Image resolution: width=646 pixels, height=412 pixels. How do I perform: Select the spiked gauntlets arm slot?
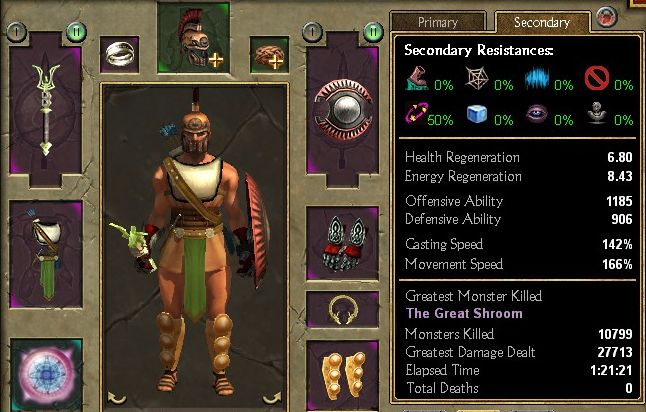pos(342,245)
